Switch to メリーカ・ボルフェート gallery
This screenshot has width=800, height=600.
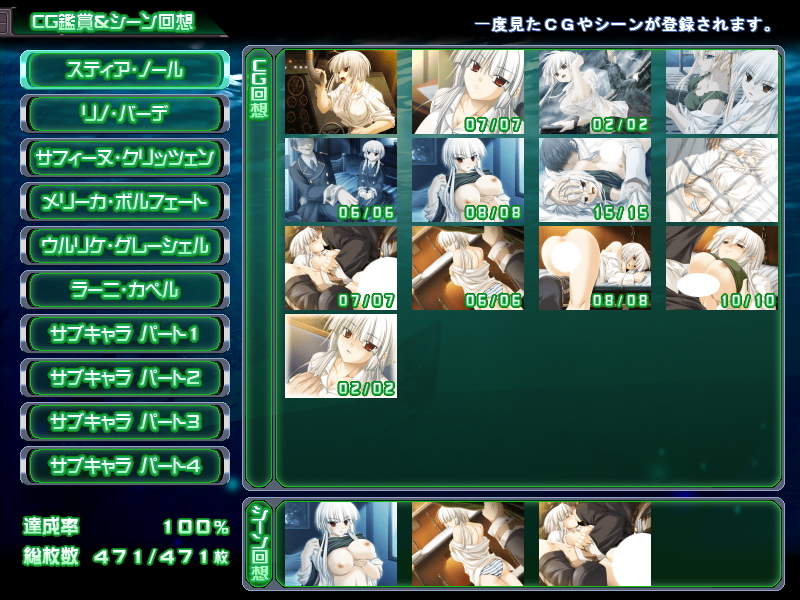tap(124, 202)
